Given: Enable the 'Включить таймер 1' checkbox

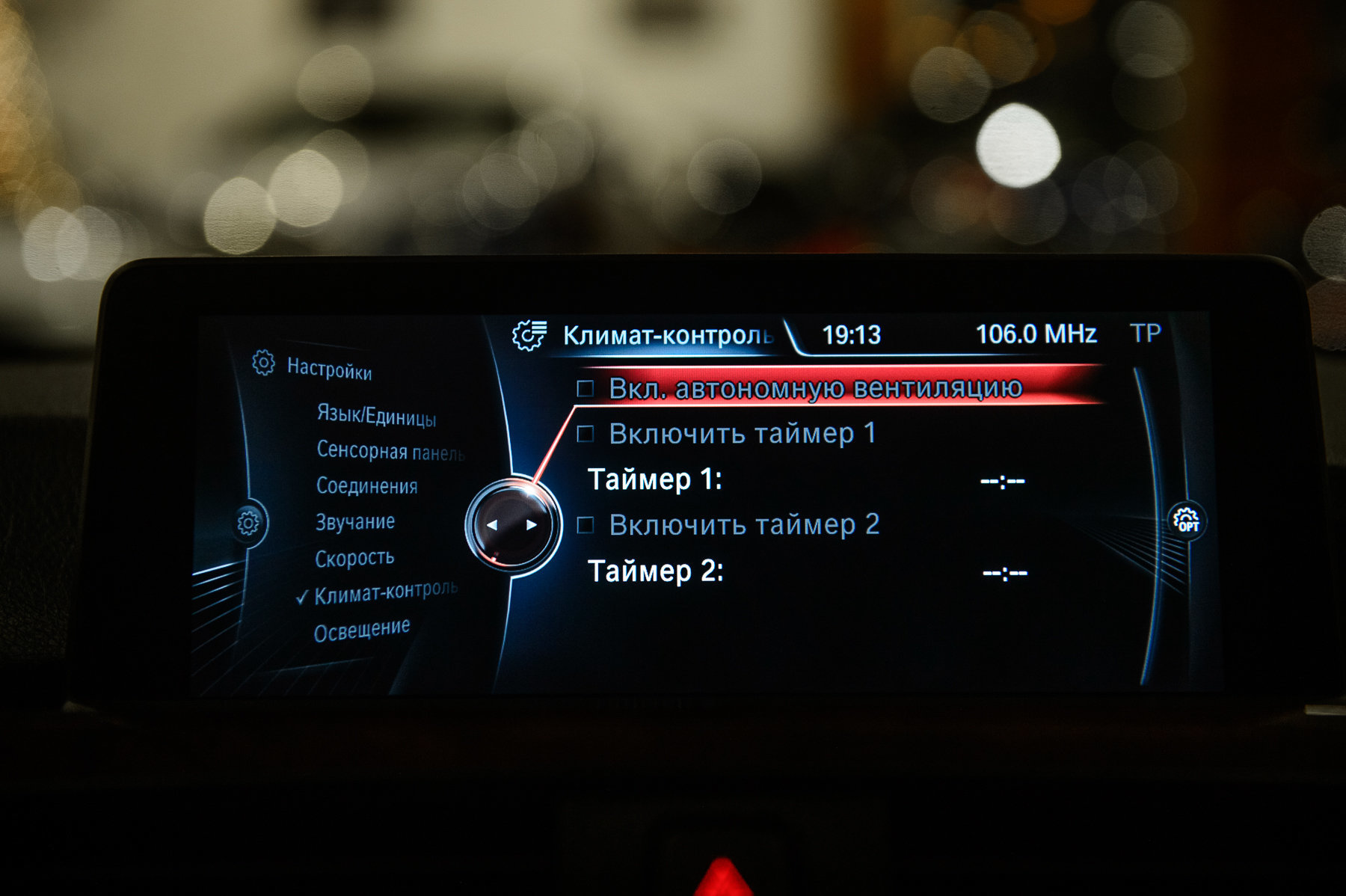Looking at the screenshot, I should 586,434.
